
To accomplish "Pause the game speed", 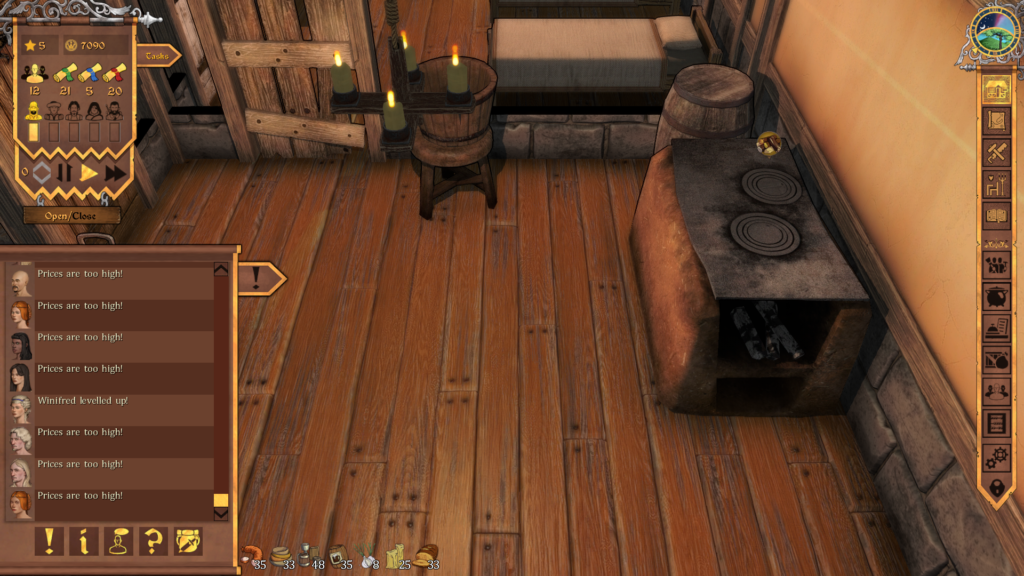I will [x=65, y=172].
